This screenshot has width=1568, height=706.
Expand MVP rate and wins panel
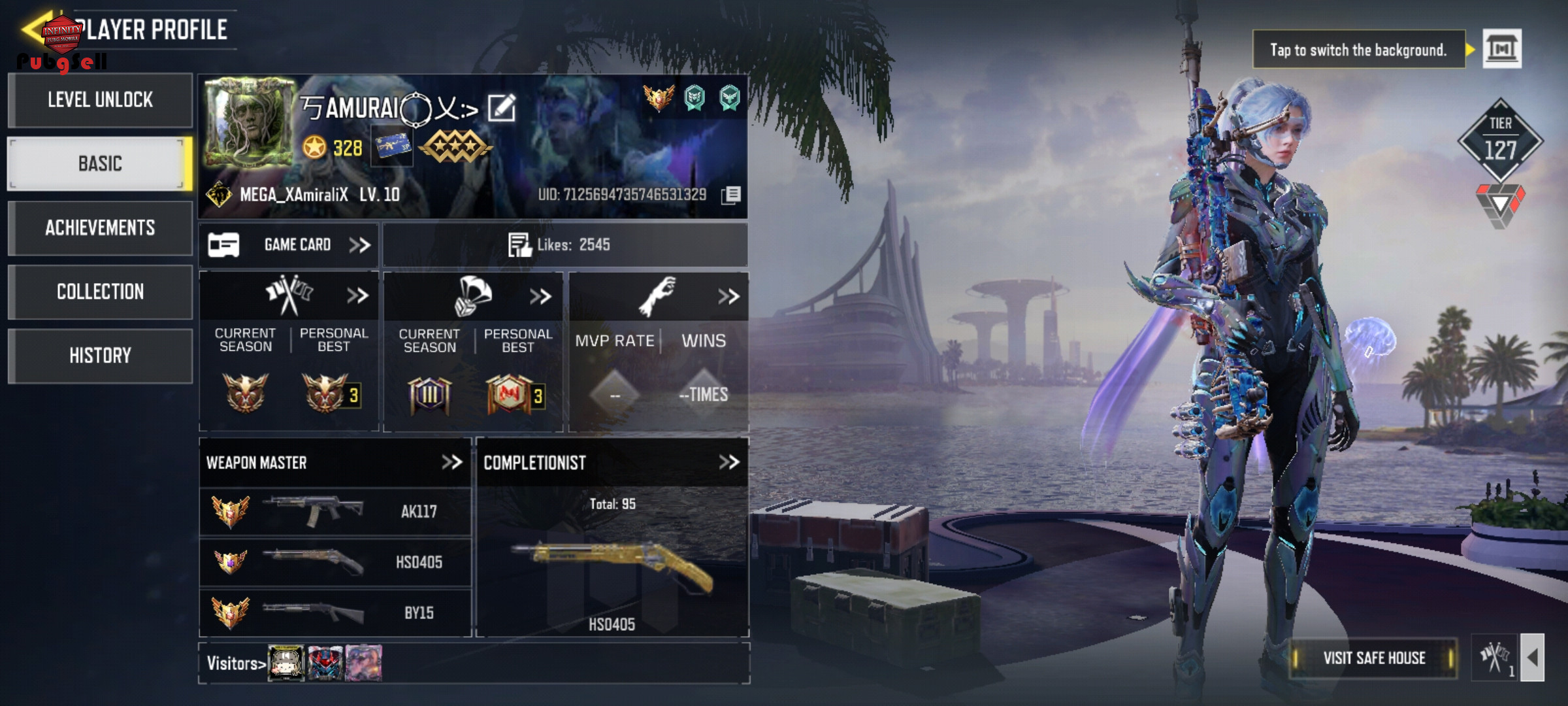pyautogui.click(x=728, y=297)
